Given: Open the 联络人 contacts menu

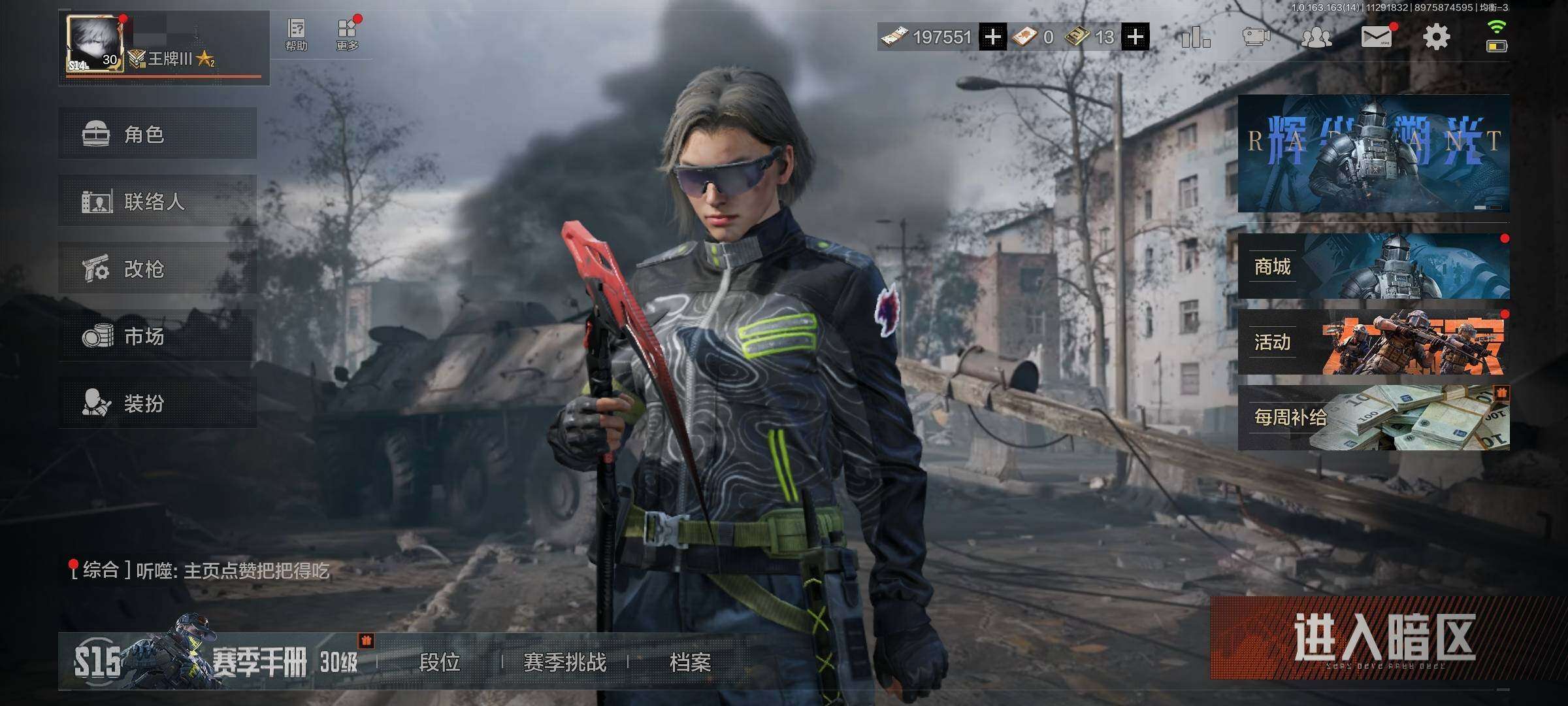Looking at the screenshot, I should click(x=157, y=201).
